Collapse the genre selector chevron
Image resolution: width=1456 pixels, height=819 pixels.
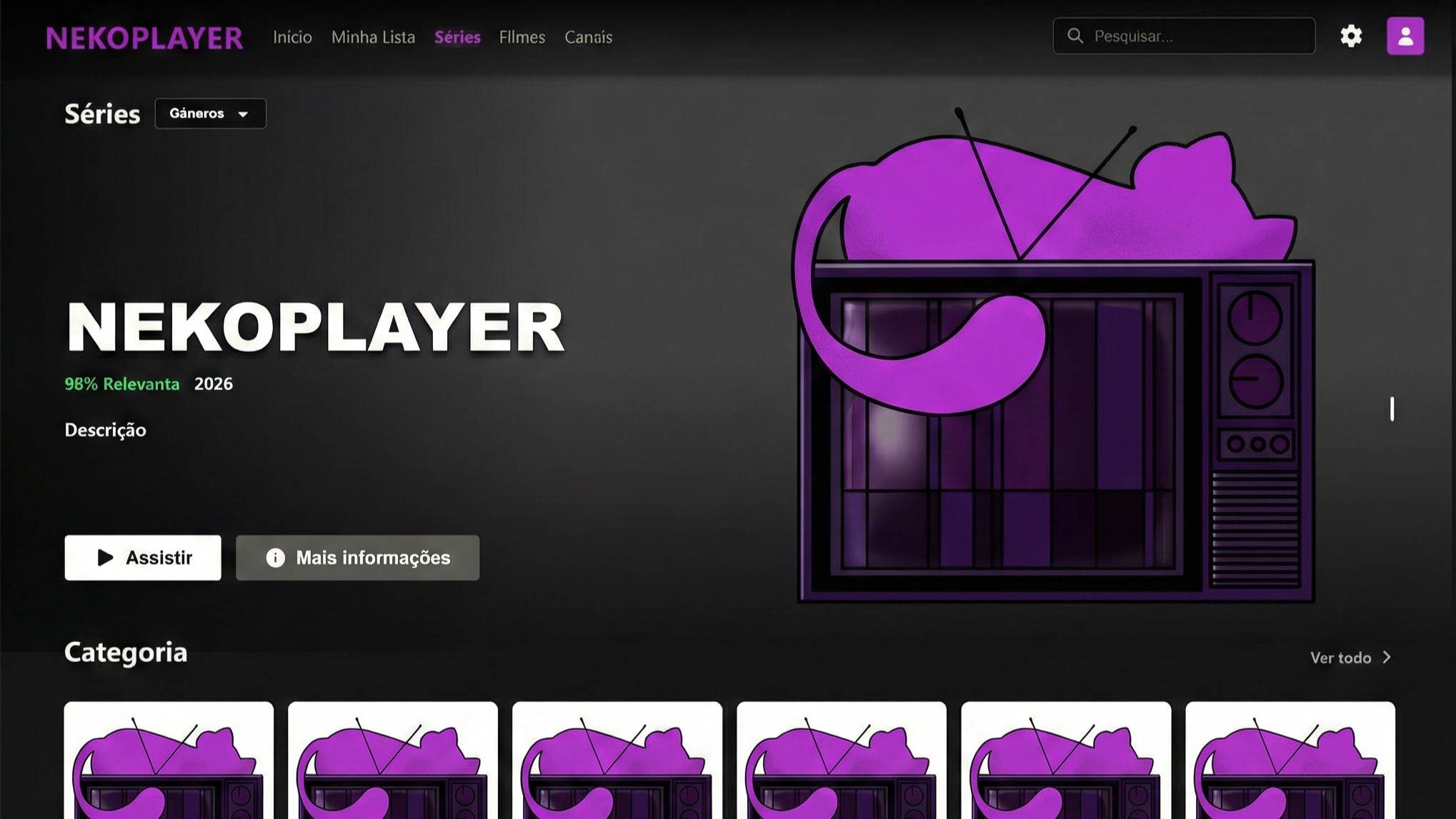coord(243,114)
